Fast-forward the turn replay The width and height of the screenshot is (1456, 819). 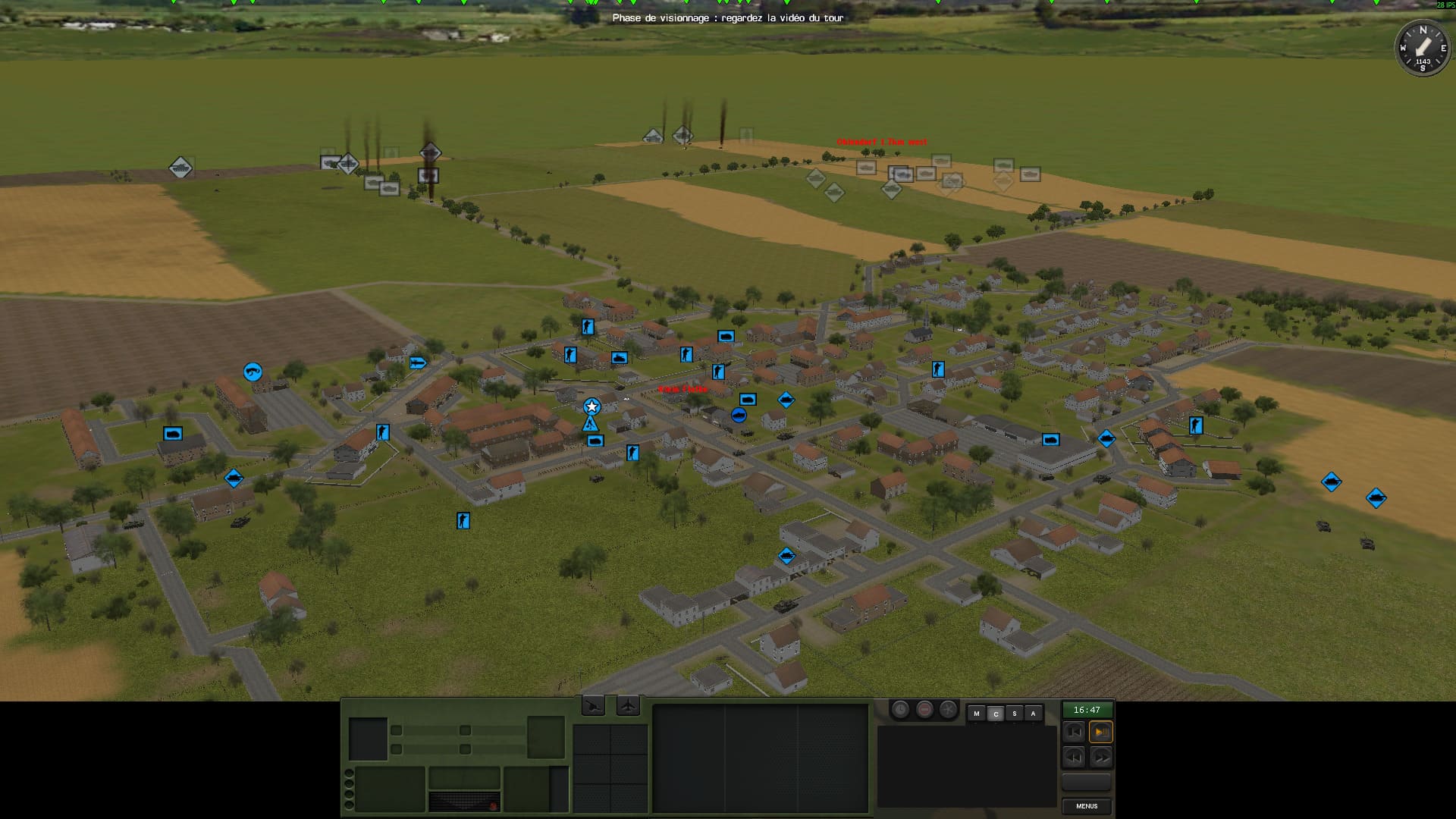[x=1100, y=756]
